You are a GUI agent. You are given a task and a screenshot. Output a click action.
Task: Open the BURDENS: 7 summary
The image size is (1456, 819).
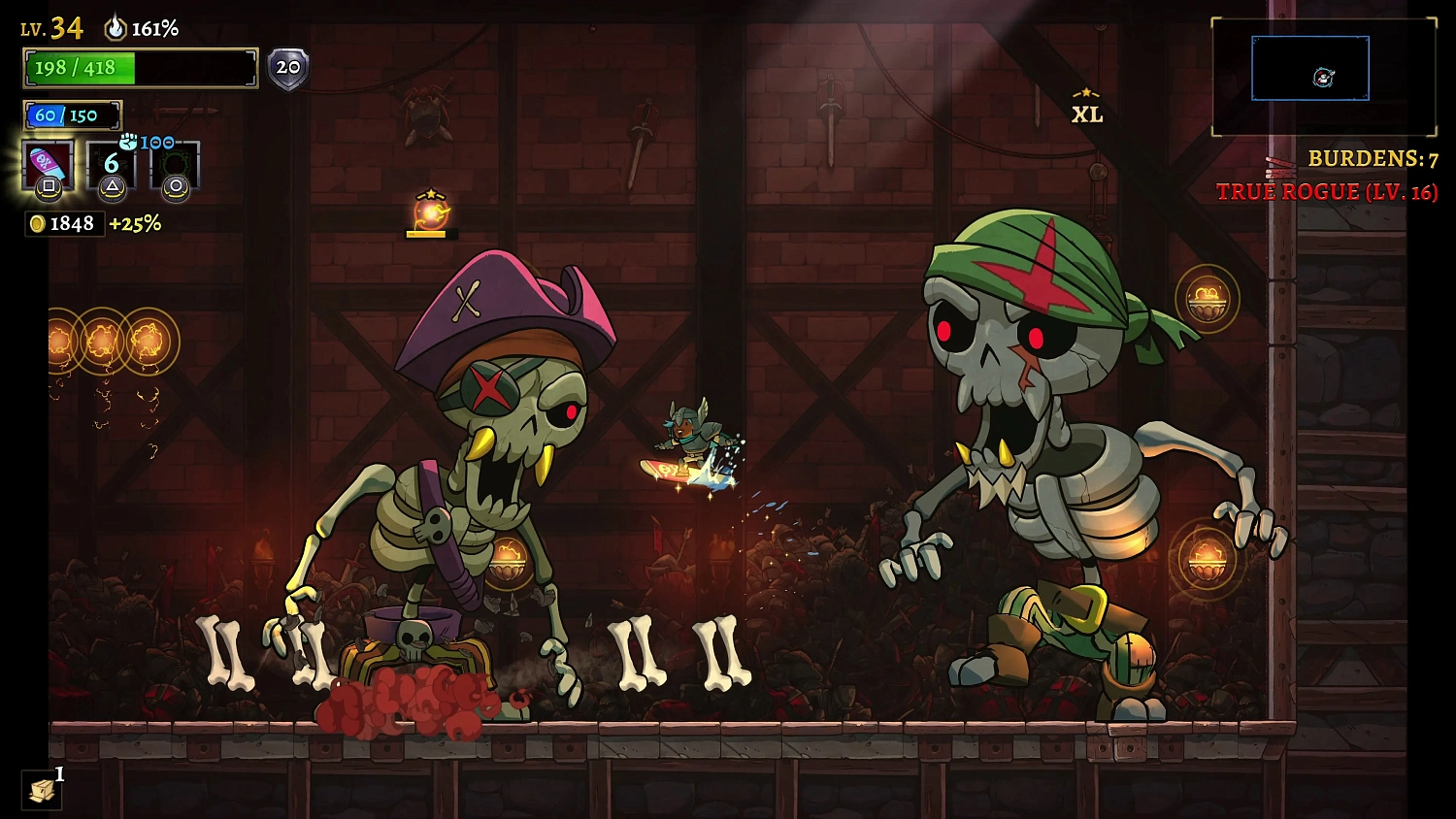click(1373, 158)
